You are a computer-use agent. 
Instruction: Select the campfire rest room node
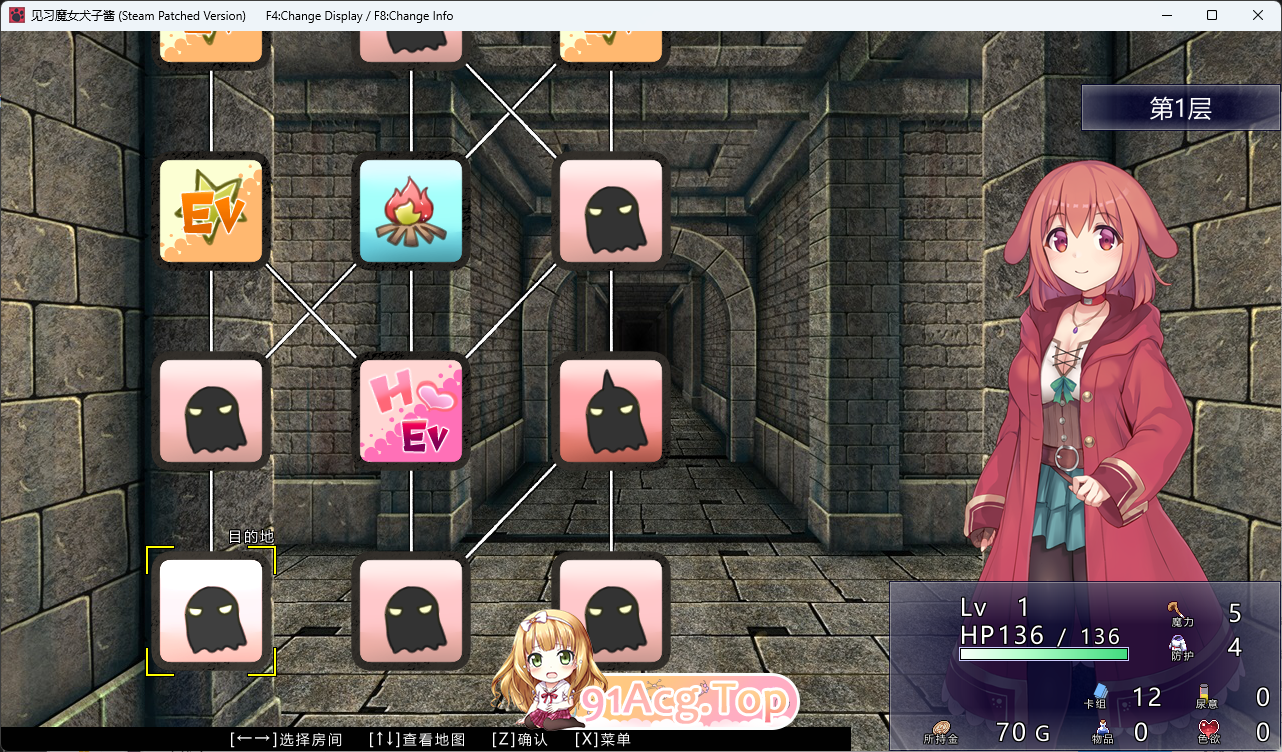tap(411, 210)
